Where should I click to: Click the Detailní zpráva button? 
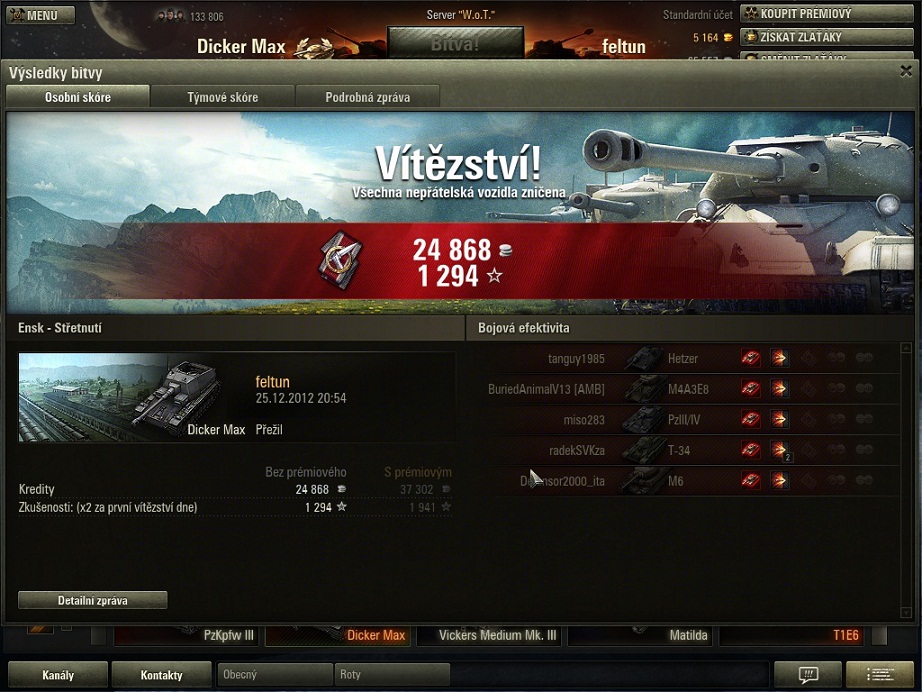point(92,600)
